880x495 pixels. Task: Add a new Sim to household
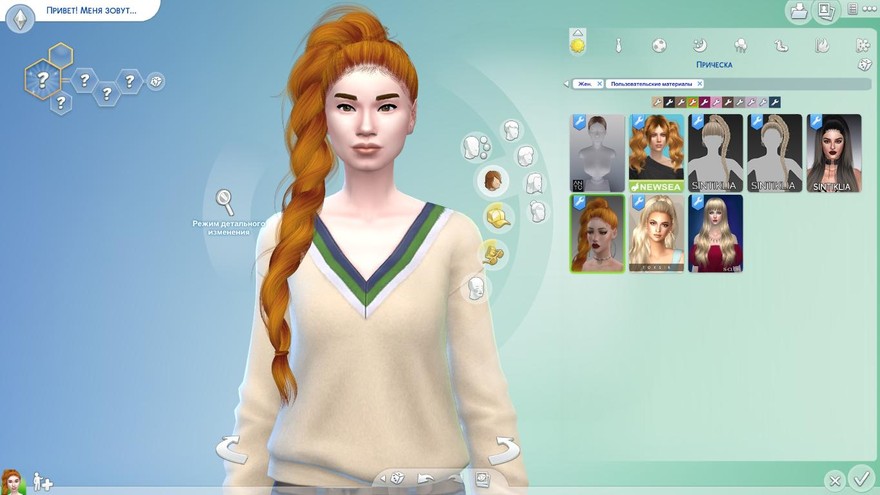click(43, 482)
